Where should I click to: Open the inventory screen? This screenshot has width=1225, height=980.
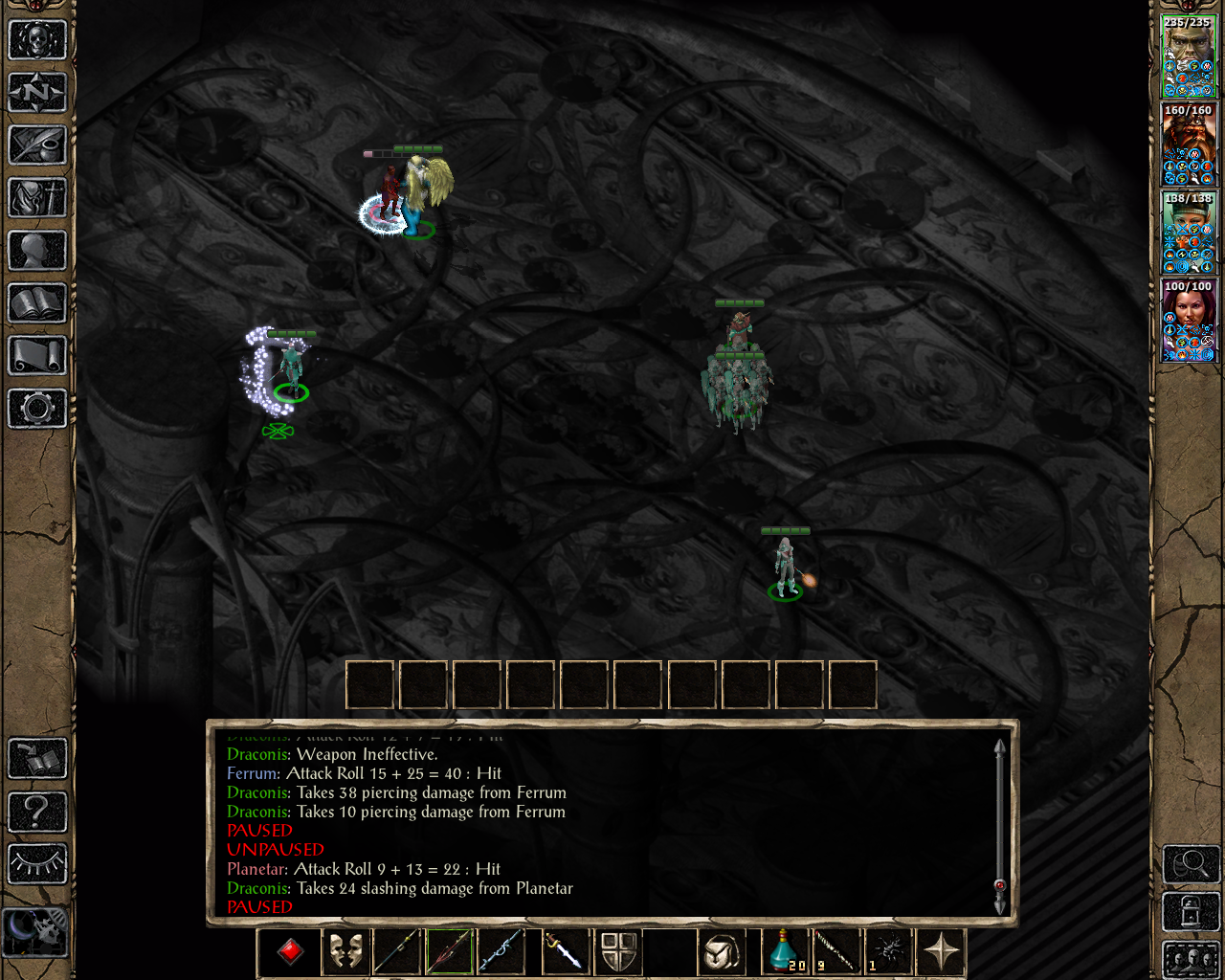38,198
